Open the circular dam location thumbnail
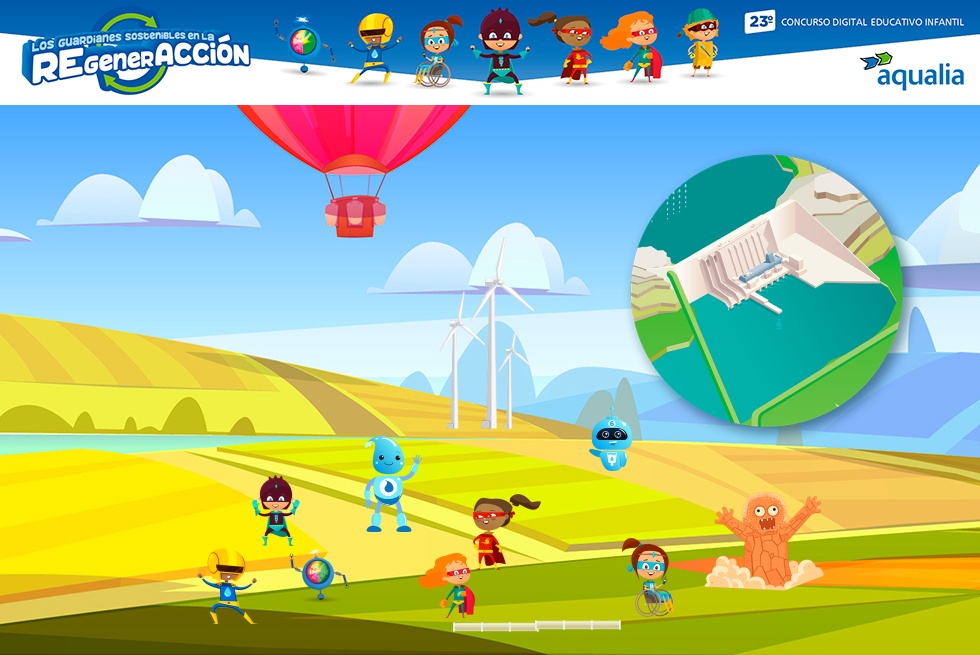This screenshot has width=980, height=655. pos(767,290)
